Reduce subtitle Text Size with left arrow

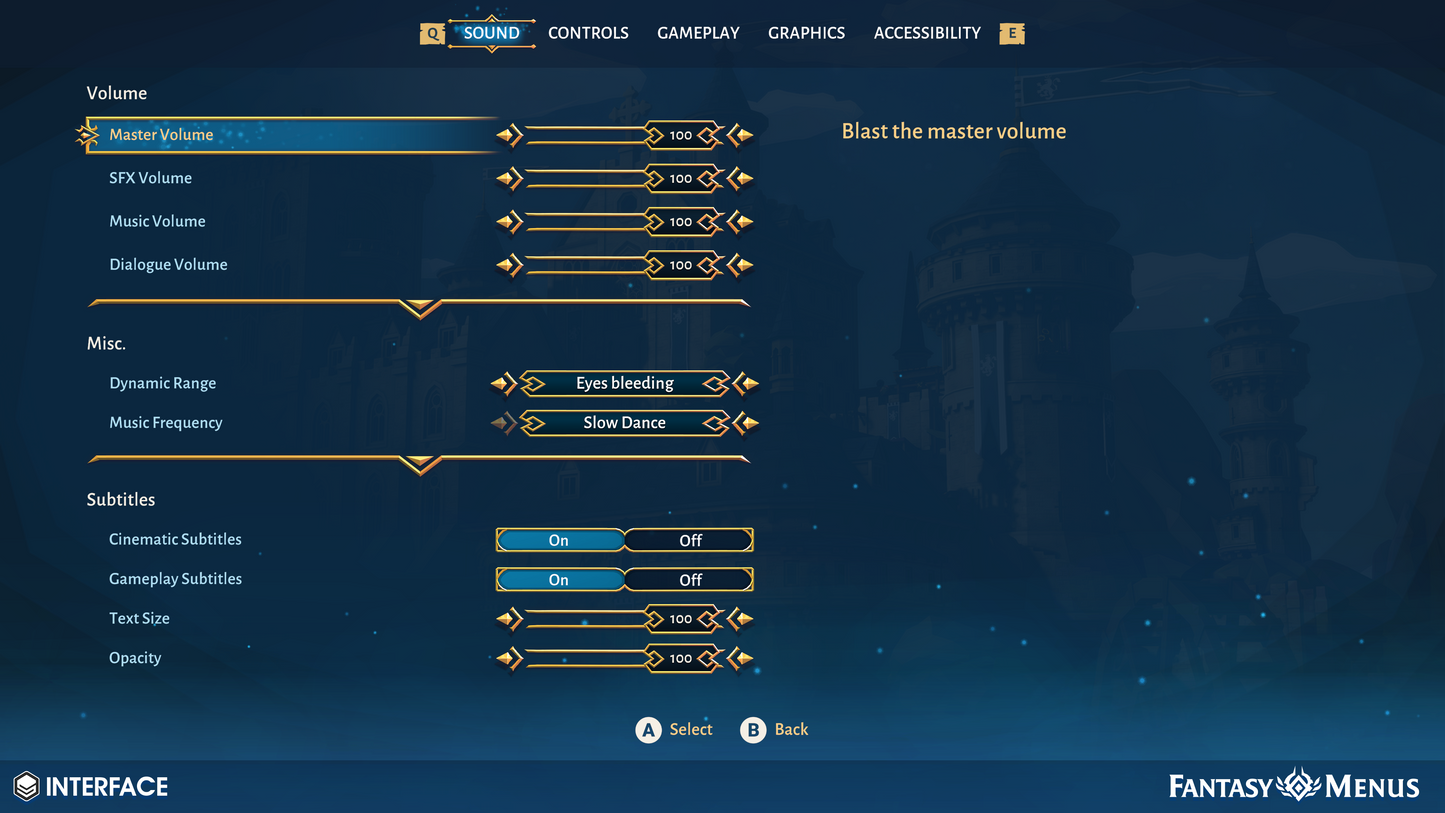[509, 619]
